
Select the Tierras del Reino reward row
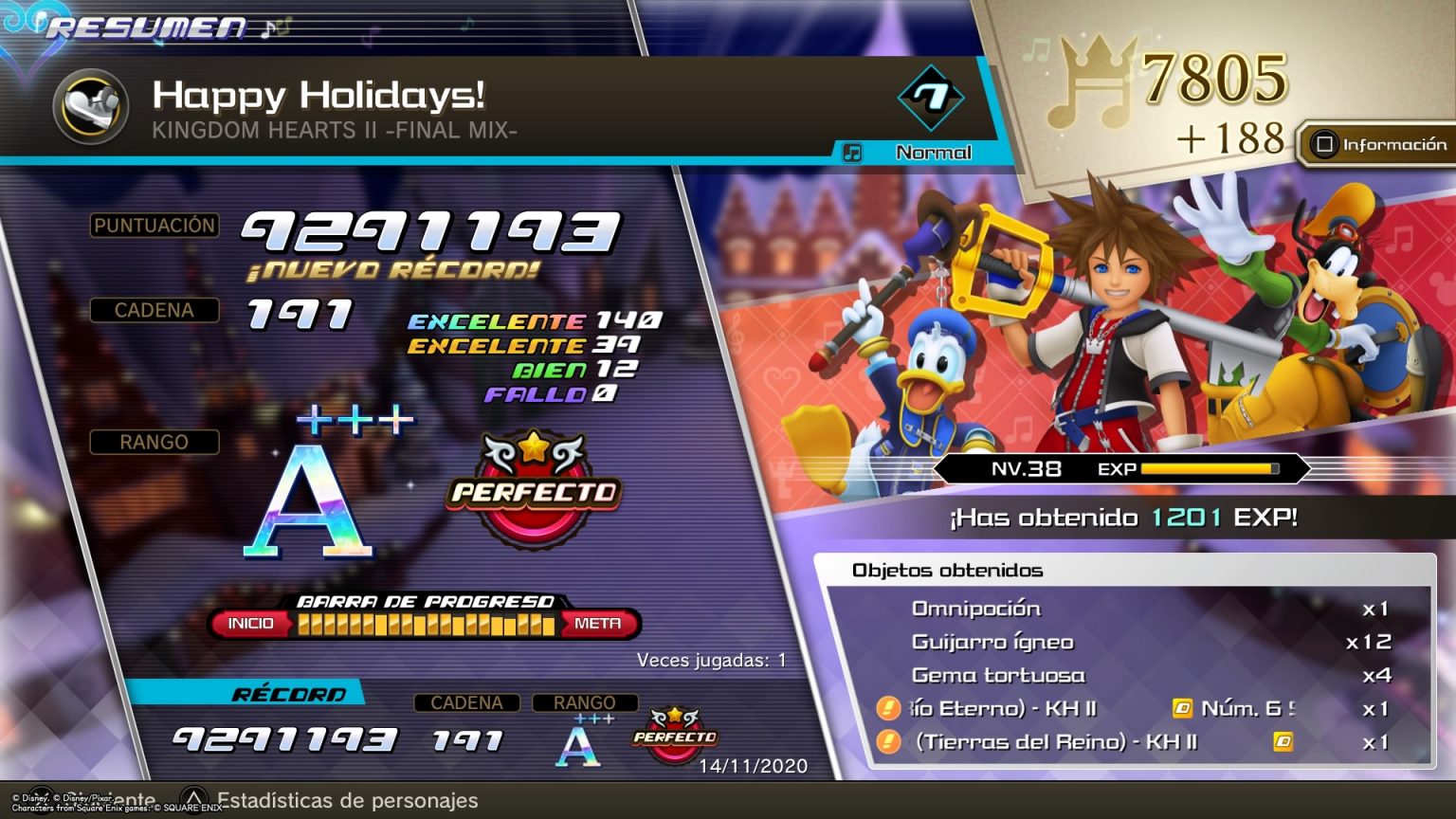[x=1128, y=741]
